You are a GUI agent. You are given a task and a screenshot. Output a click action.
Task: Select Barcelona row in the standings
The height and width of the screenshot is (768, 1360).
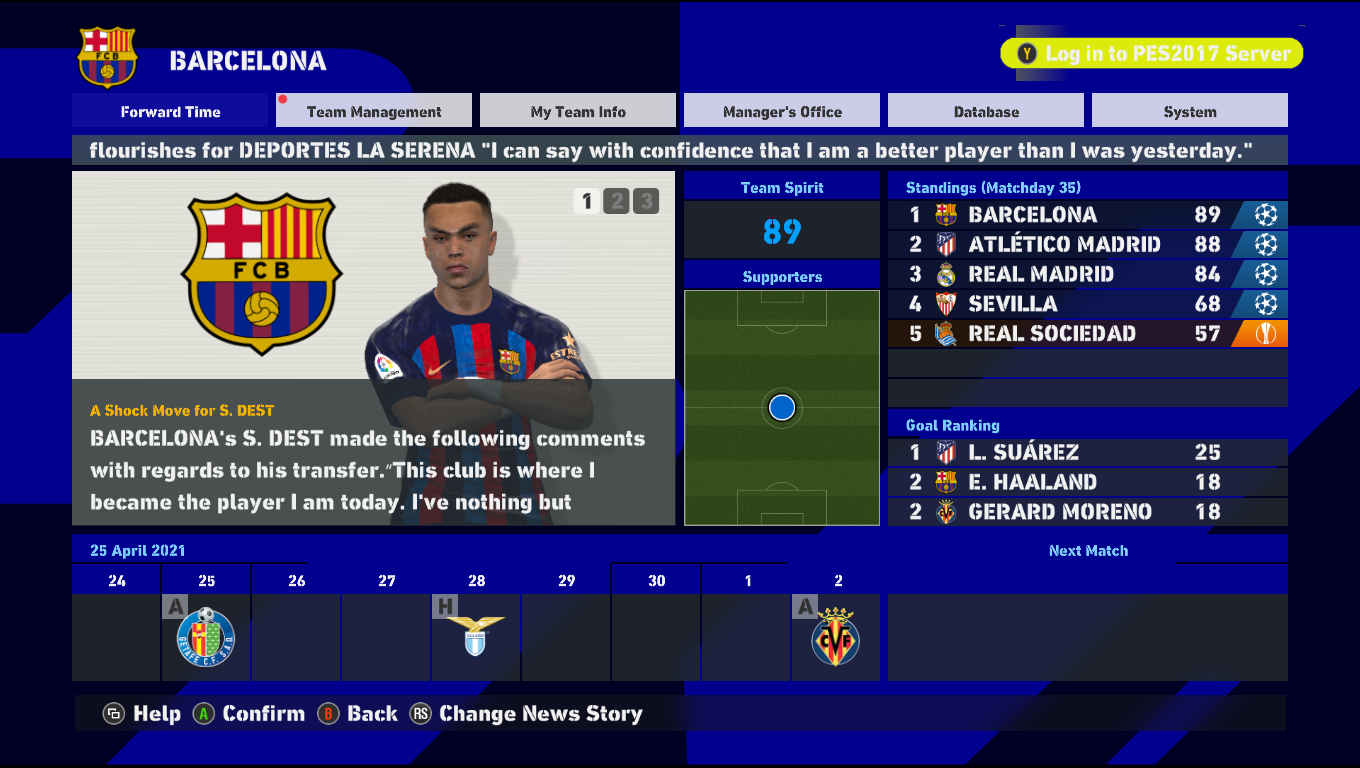1087,215
